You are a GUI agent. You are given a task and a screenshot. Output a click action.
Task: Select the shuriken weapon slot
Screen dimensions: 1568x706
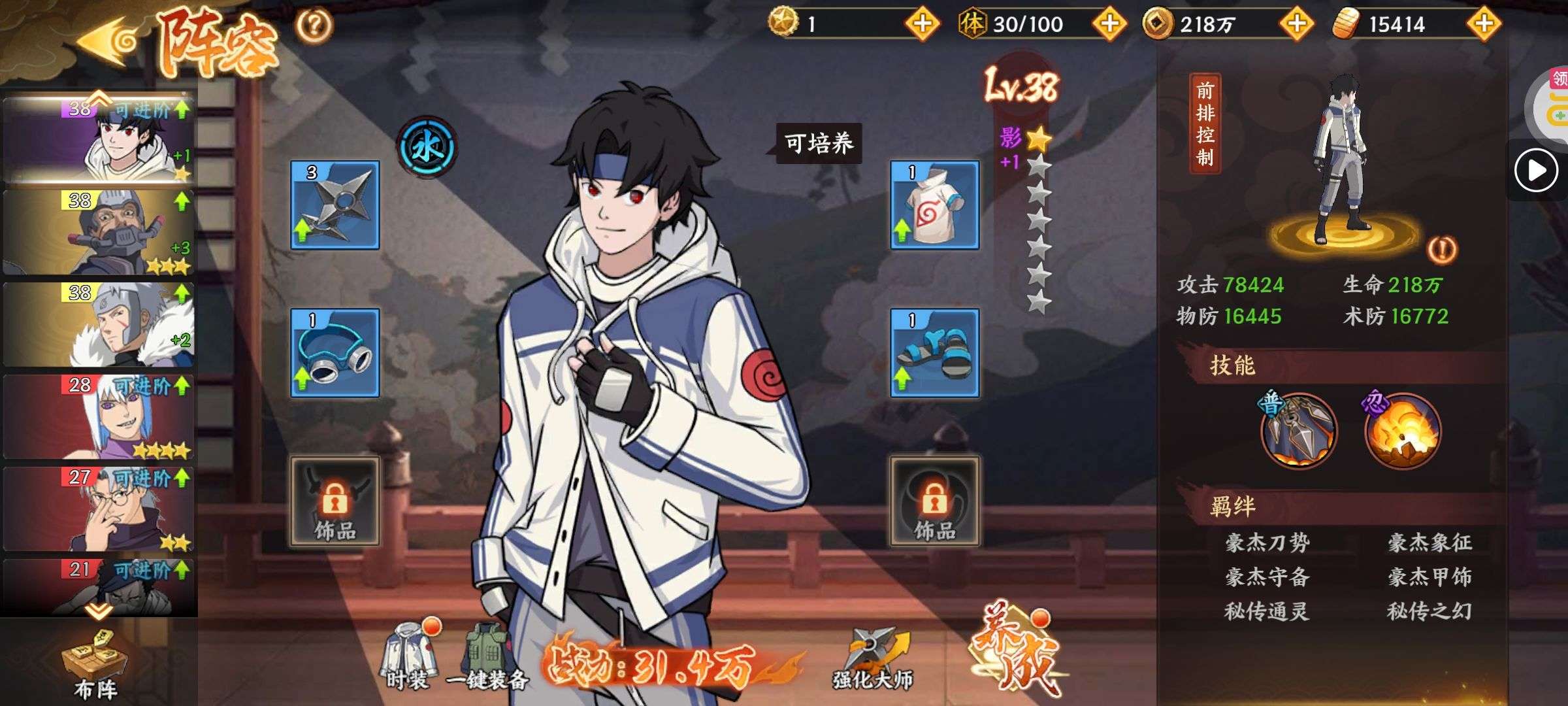tap(335, 205)
